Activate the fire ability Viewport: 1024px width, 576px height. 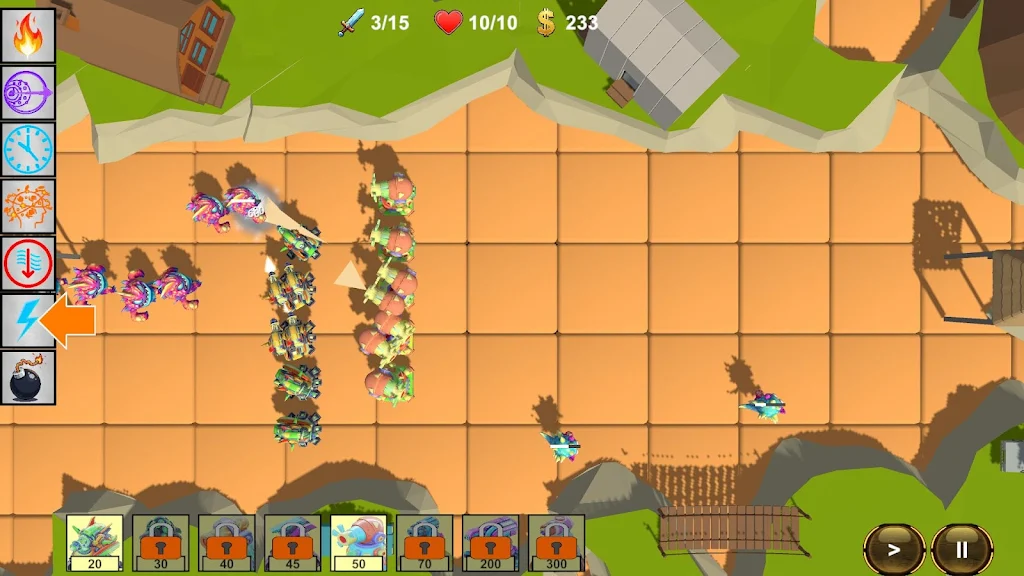28,35
